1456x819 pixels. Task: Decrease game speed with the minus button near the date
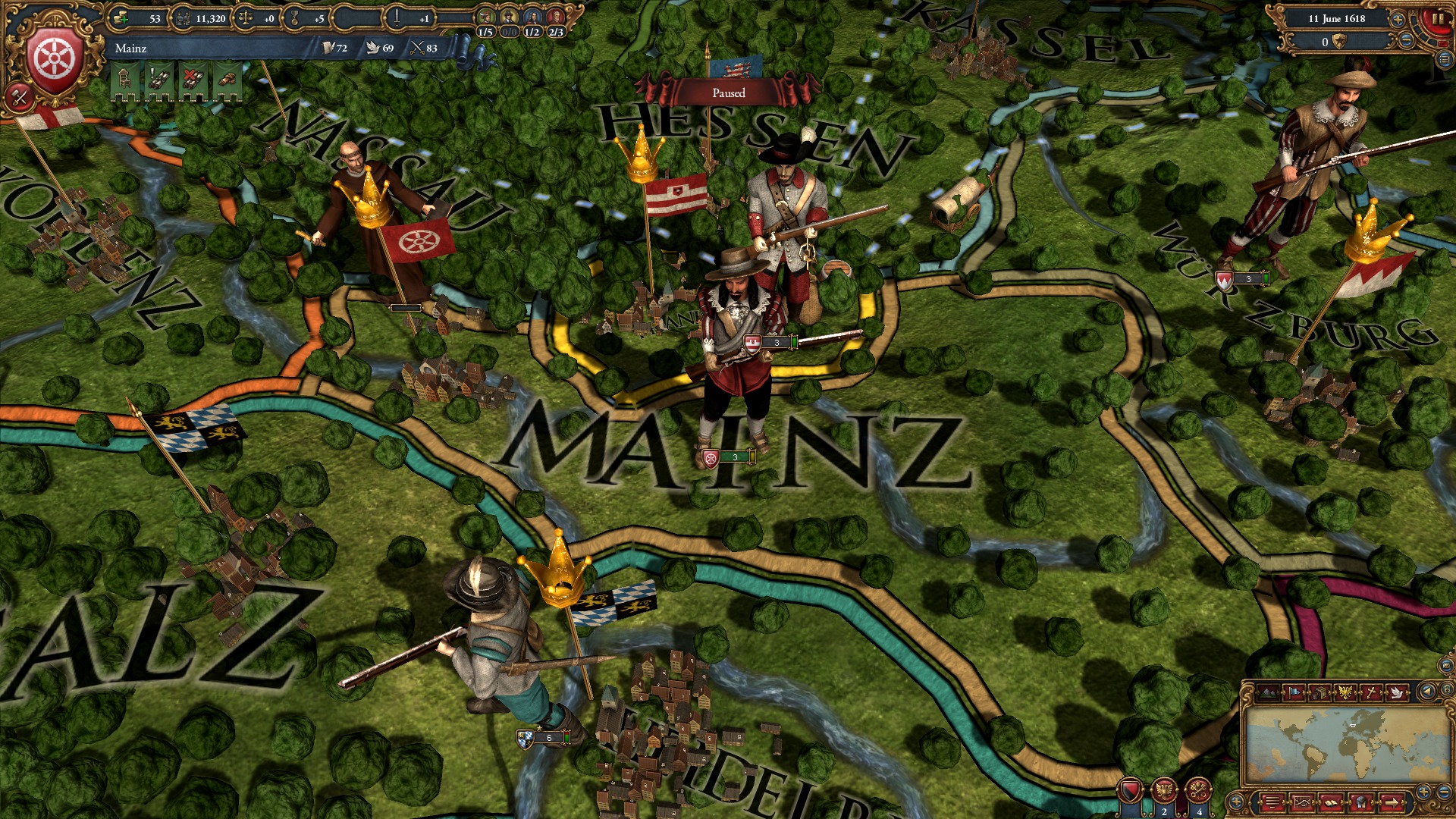tap(1406, 40)
